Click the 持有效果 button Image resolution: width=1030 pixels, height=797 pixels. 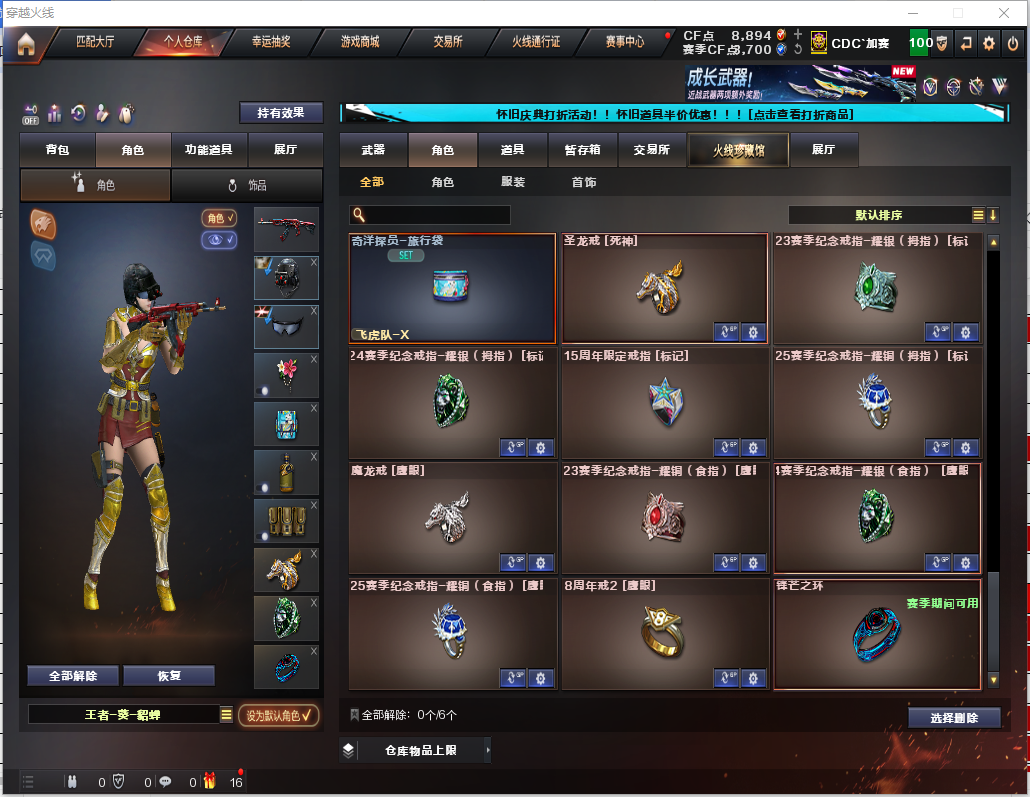(x=281, y=113)
